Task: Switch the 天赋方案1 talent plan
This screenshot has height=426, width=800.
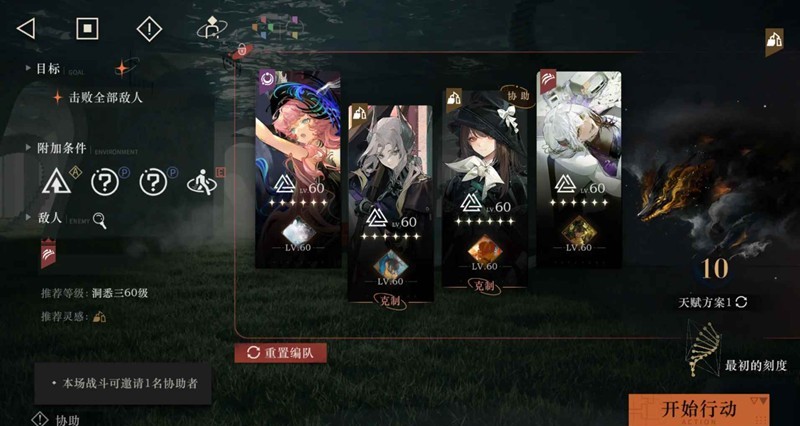Action: coord(713,301)
